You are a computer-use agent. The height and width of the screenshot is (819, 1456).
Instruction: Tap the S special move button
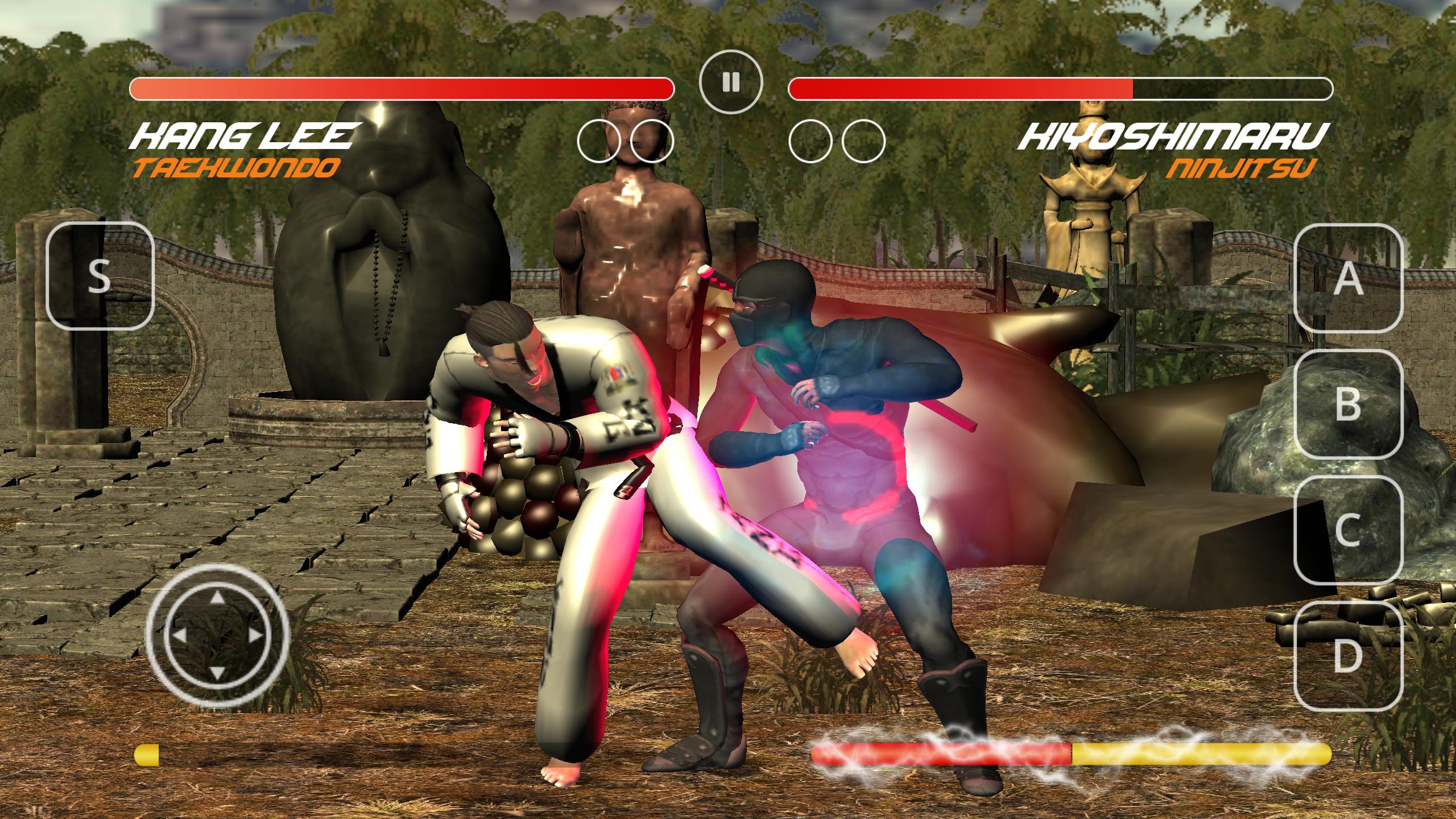tap(100, 276)
